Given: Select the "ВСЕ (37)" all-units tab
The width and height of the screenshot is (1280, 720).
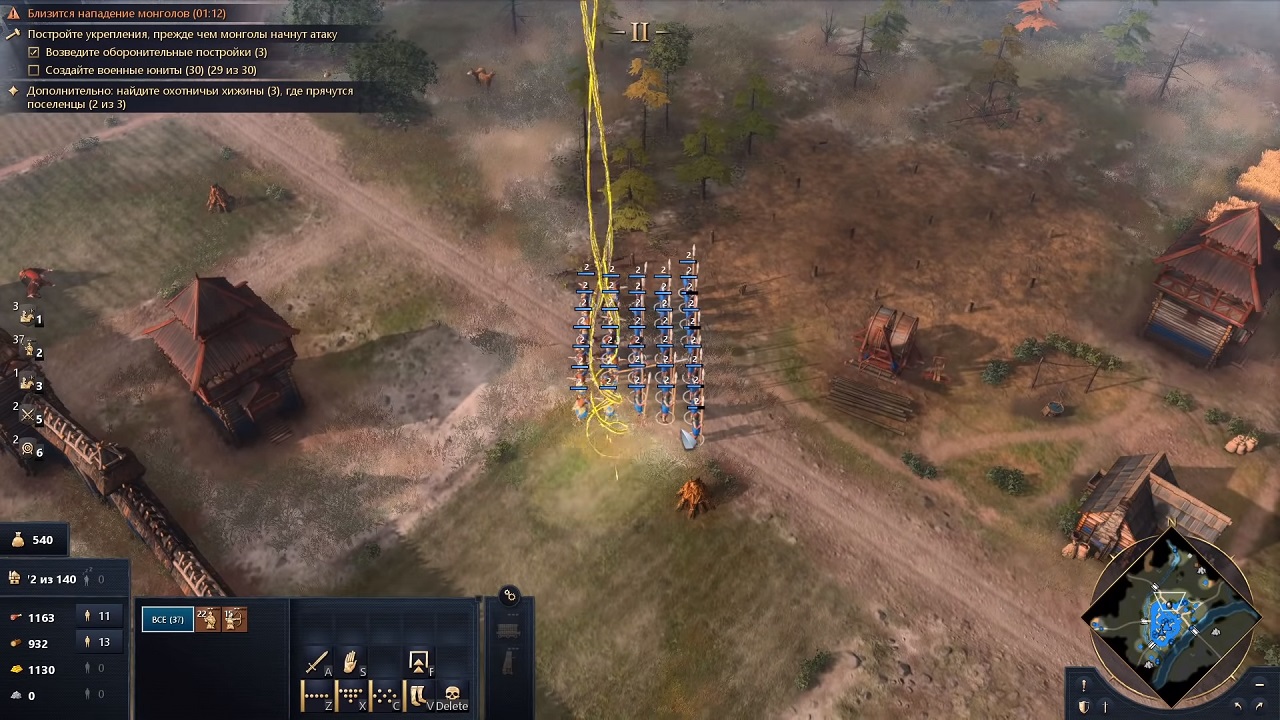Looking at the screenshot, I should click(167, 620).
